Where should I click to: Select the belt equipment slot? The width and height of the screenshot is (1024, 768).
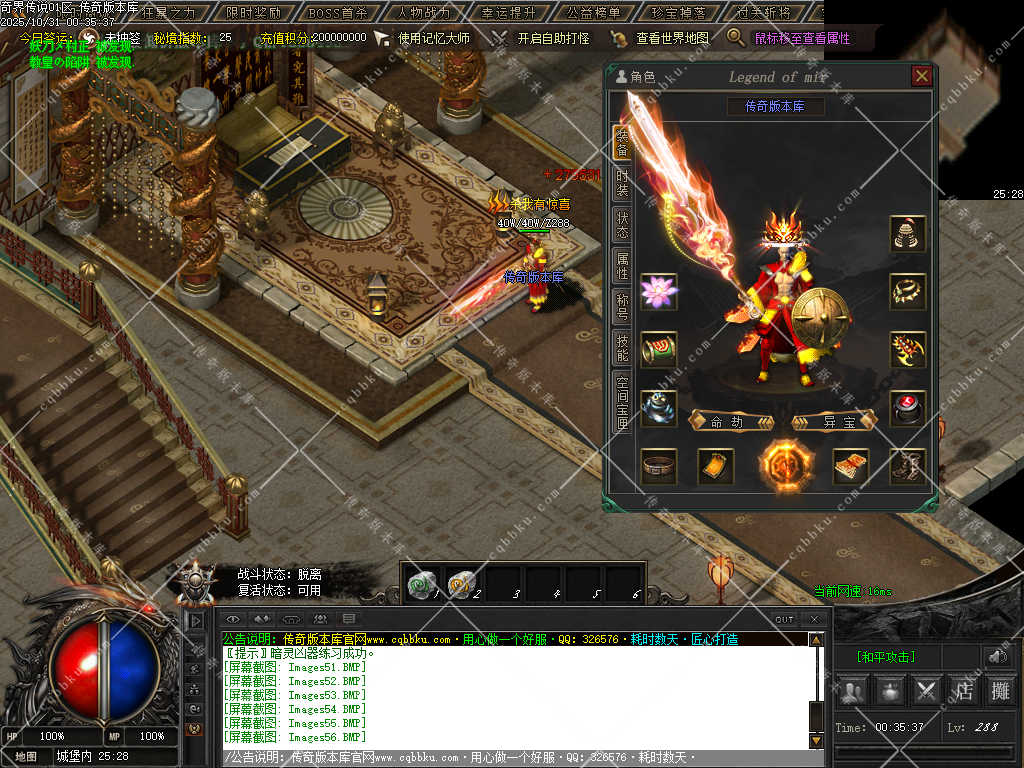coord(659,466)
